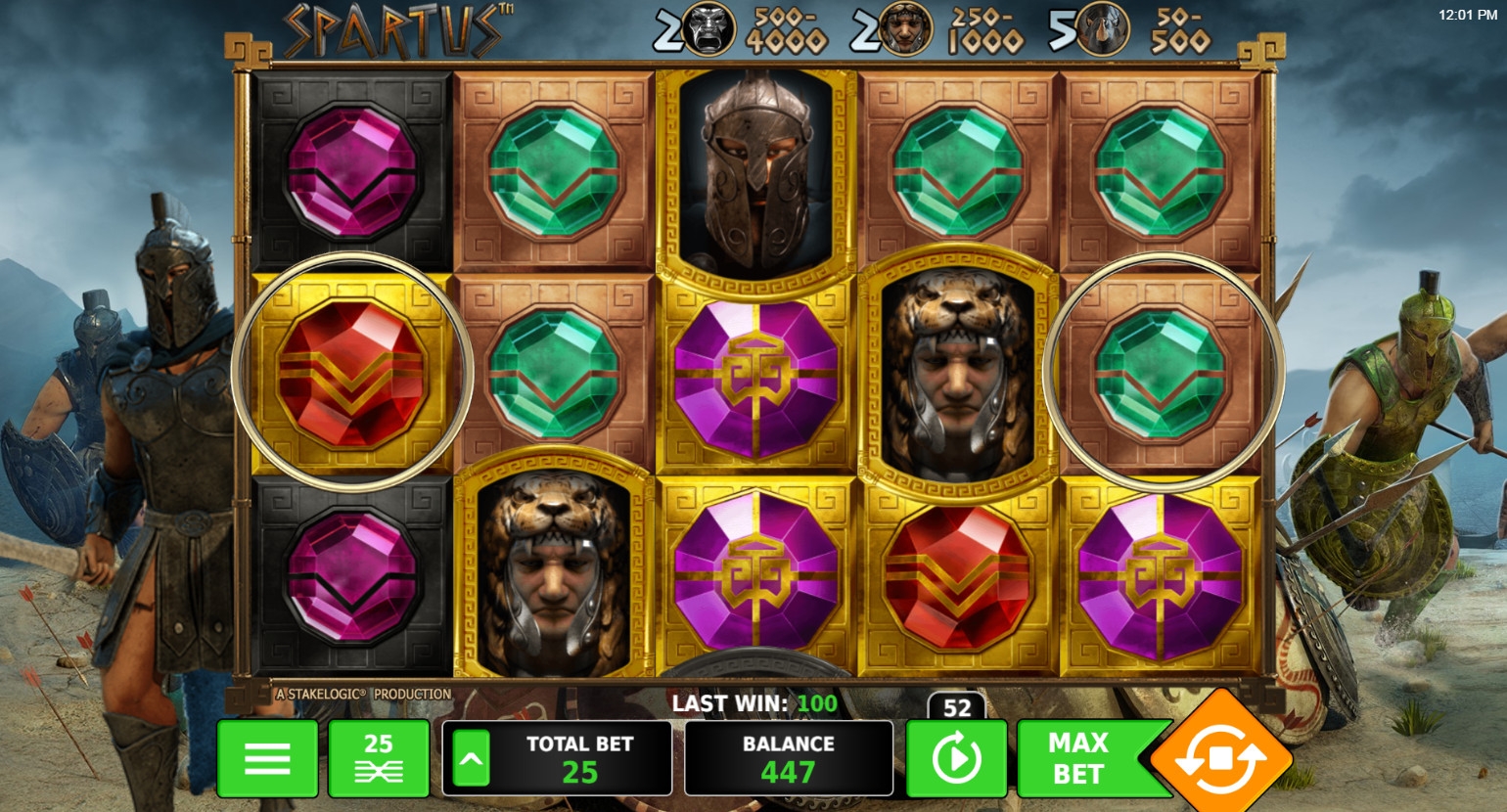Open the 25 paylines selector
The image size is (1507, 812).
379,758
